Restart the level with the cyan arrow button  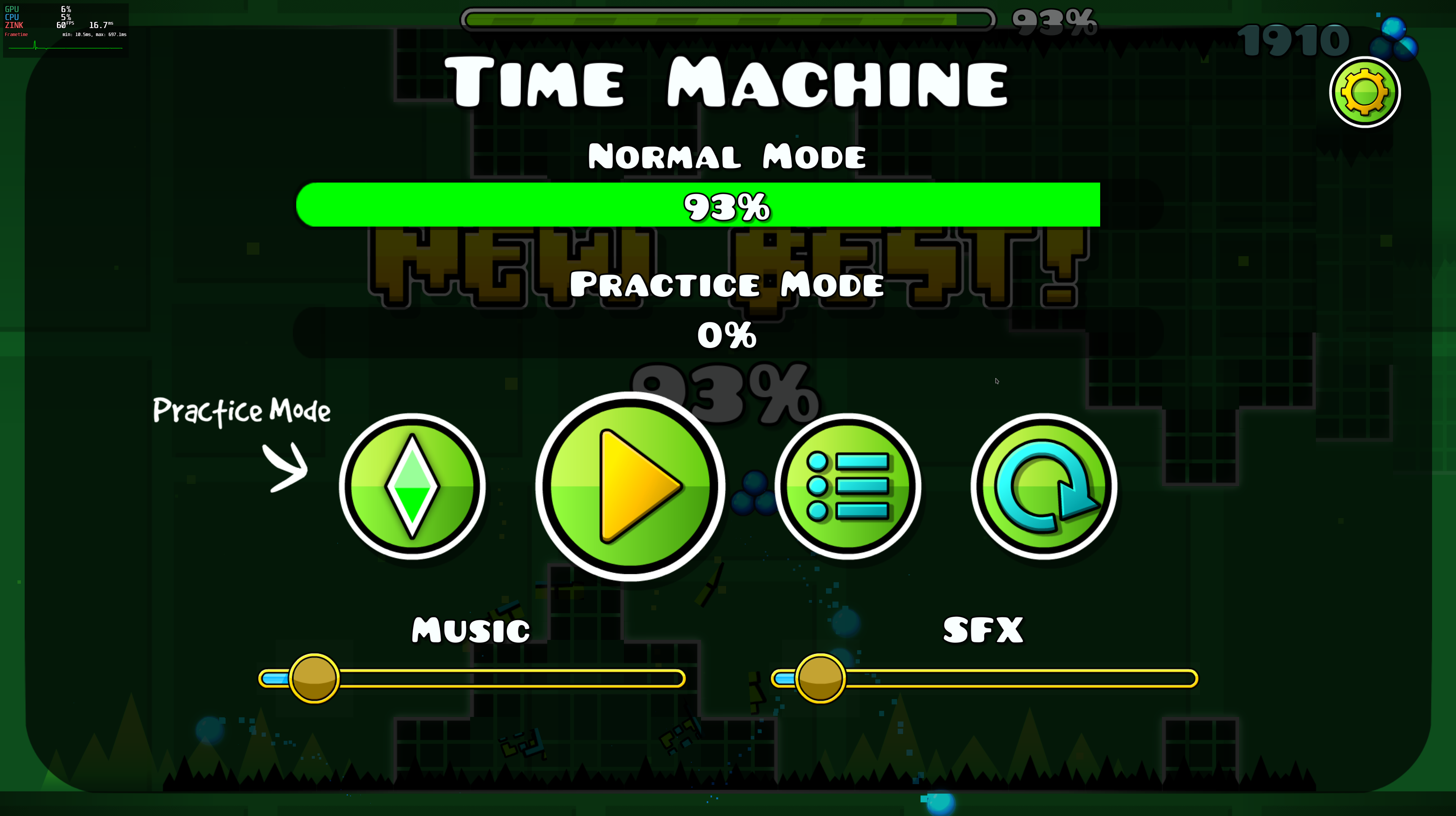1044,486
